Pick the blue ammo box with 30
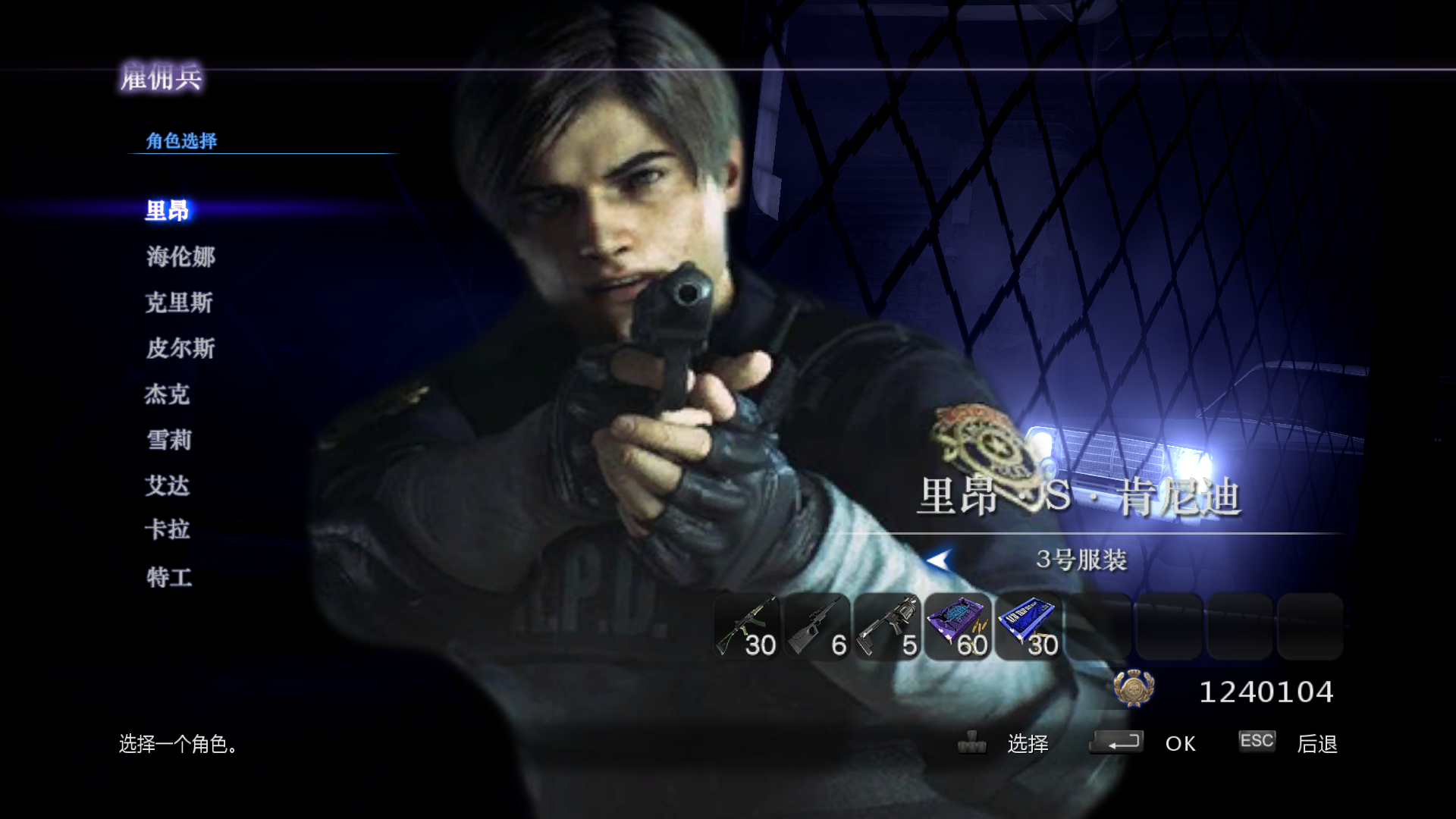Screen dimensions: 1456x819 click(1028, 627)
